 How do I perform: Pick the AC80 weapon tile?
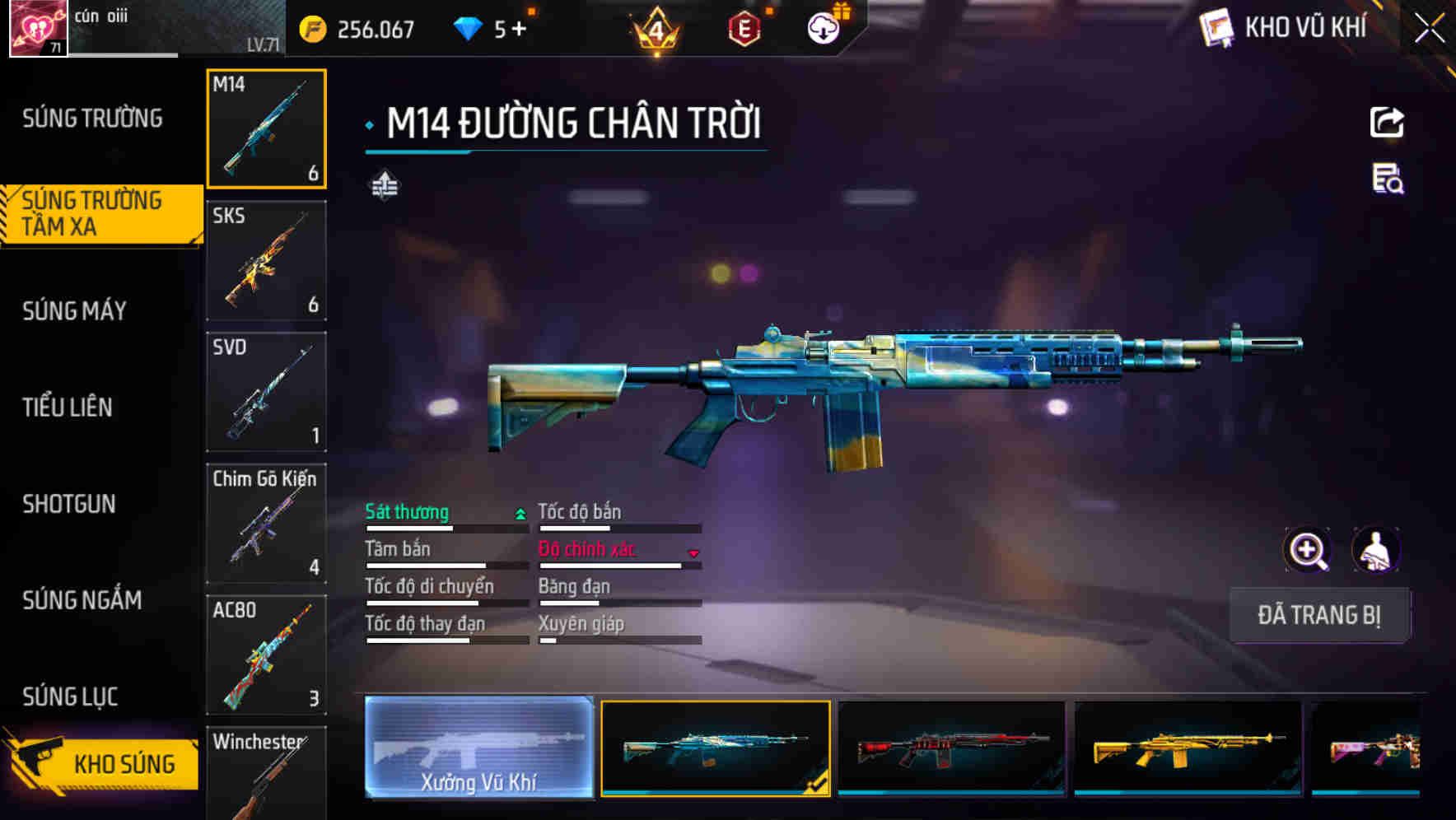(266, 655)
